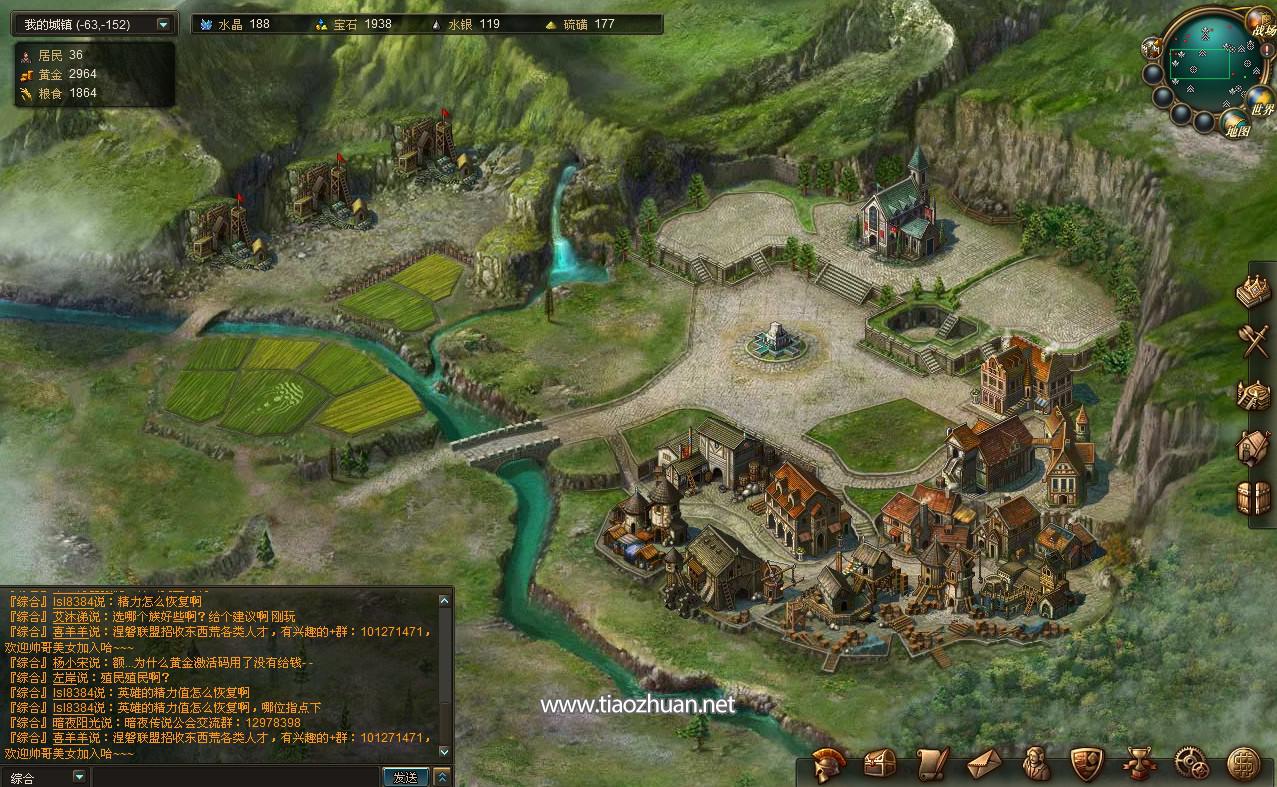The height and width of the screenshot is (787, 1277).
Task: Open the scroll and quill icon
Action: pos(932,764)
